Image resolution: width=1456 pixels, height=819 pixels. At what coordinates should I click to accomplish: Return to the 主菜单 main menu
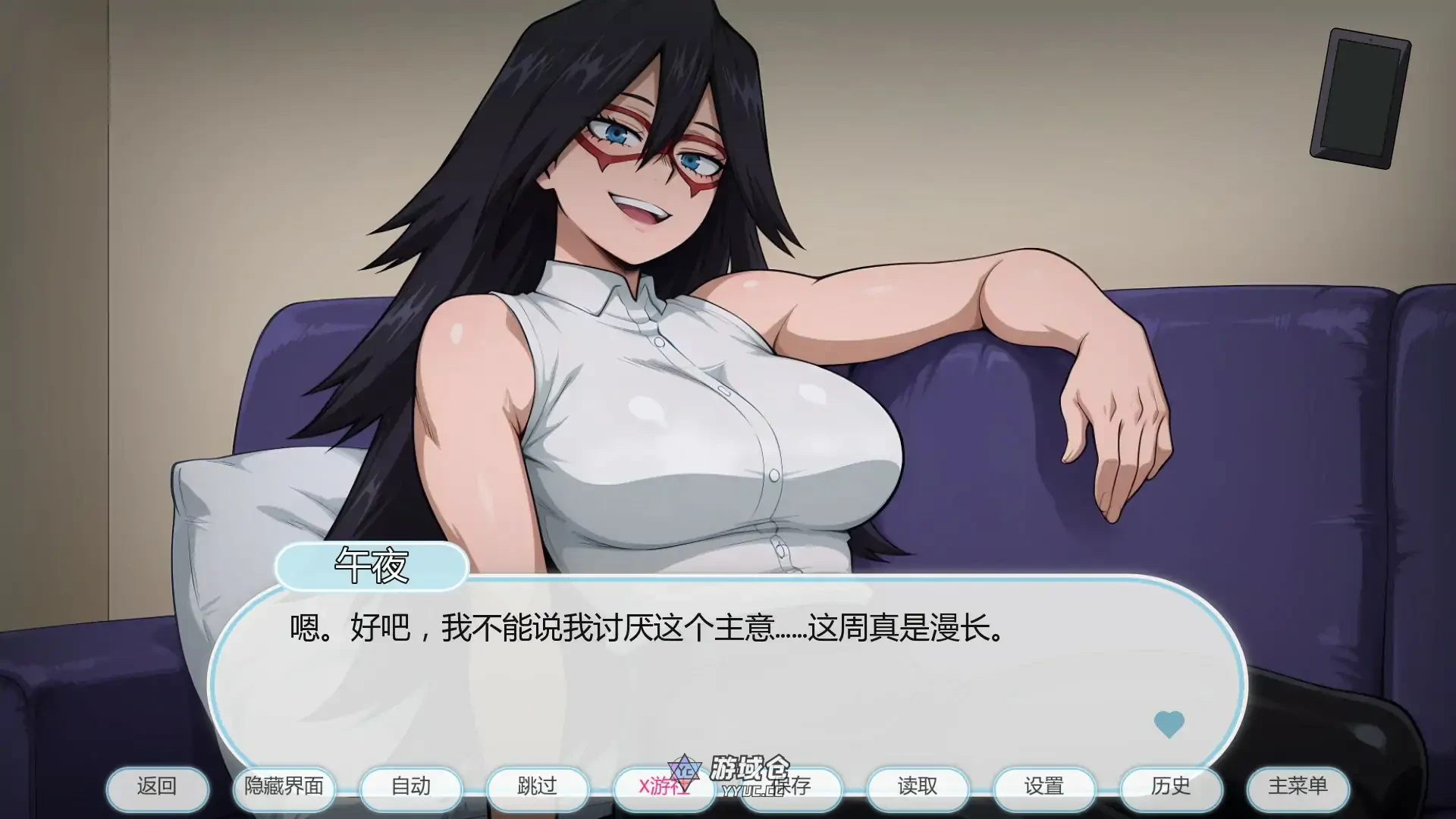[x=1299, y=788]
